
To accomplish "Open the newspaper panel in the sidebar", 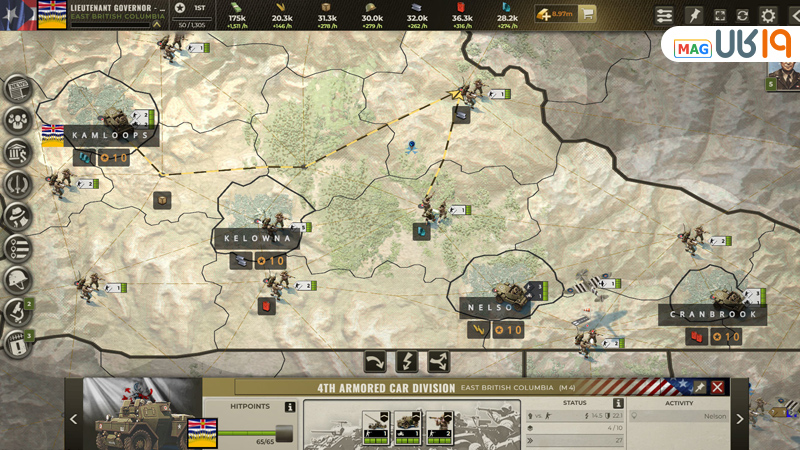I will coord(18,90).
